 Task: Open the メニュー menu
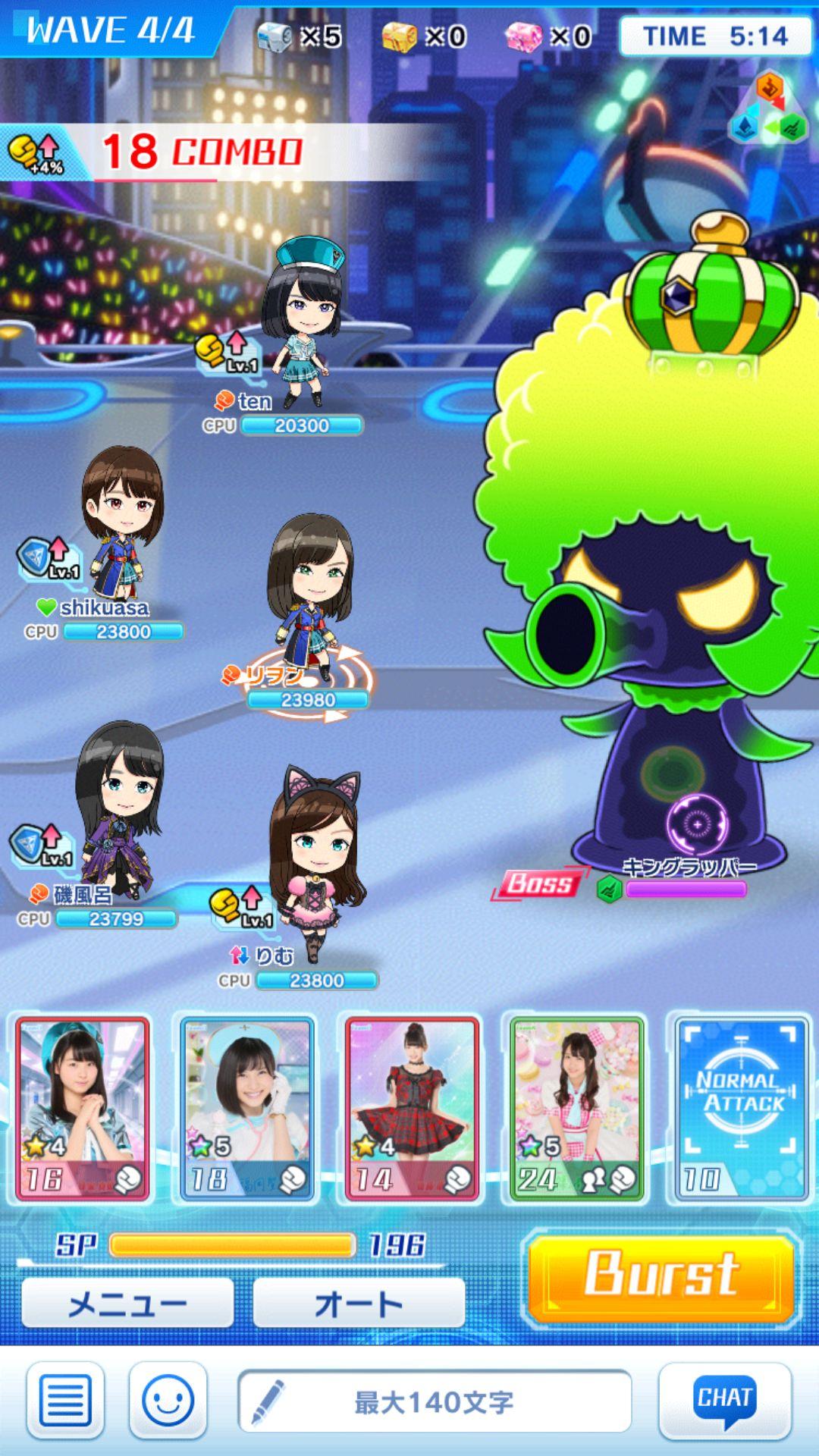pos(127,1304)
